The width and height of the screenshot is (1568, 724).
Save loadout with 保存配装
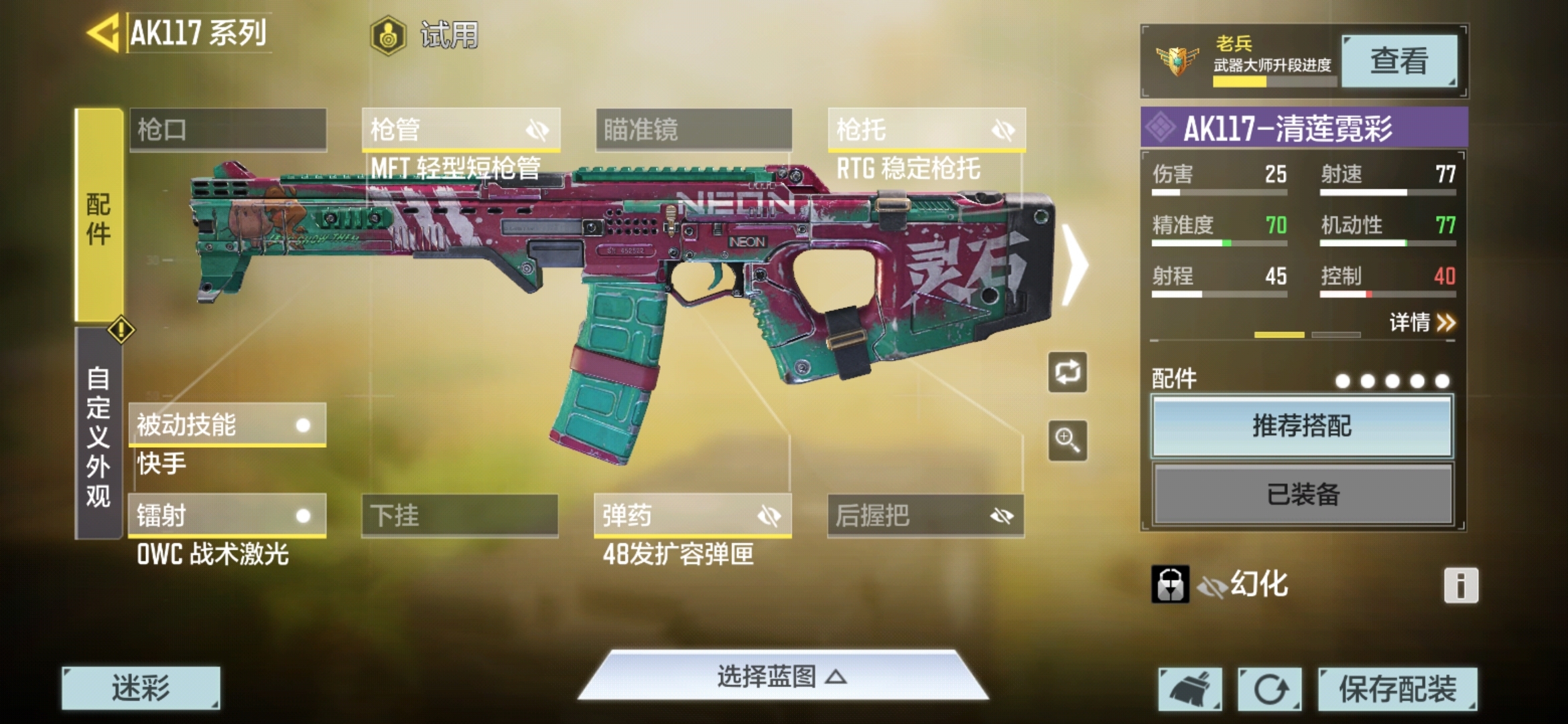1397,688
